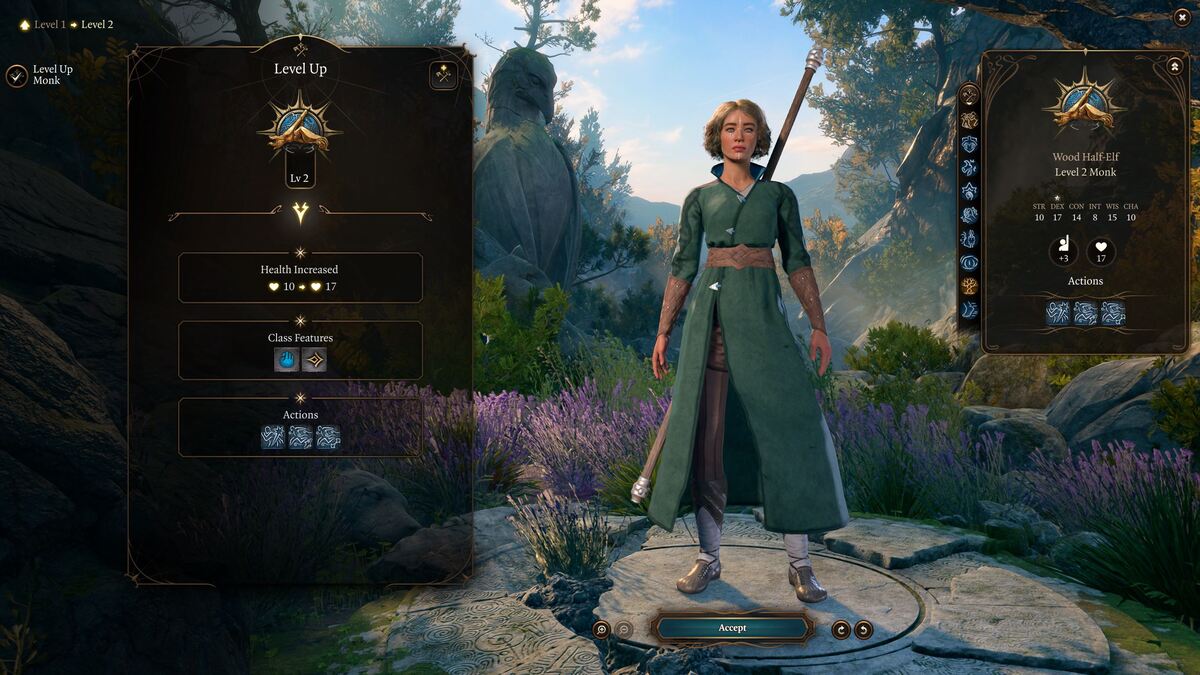Open the multiclass button in Level Up panel
Screen dimensions: 1200x675
click(x=444, y=75)
